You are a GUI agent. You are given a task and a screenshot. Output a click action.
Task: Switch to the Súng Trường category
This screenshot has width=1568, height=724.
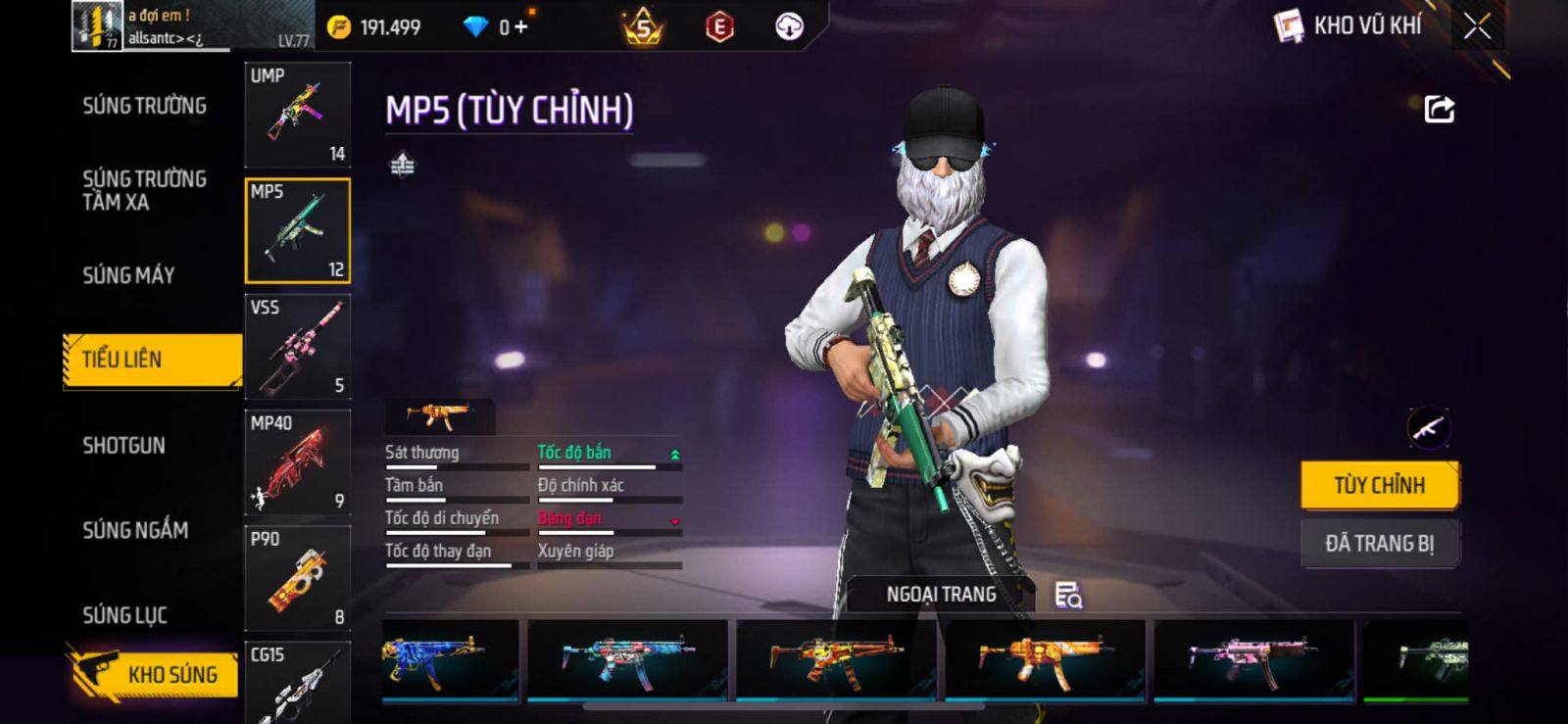point(144,106)
